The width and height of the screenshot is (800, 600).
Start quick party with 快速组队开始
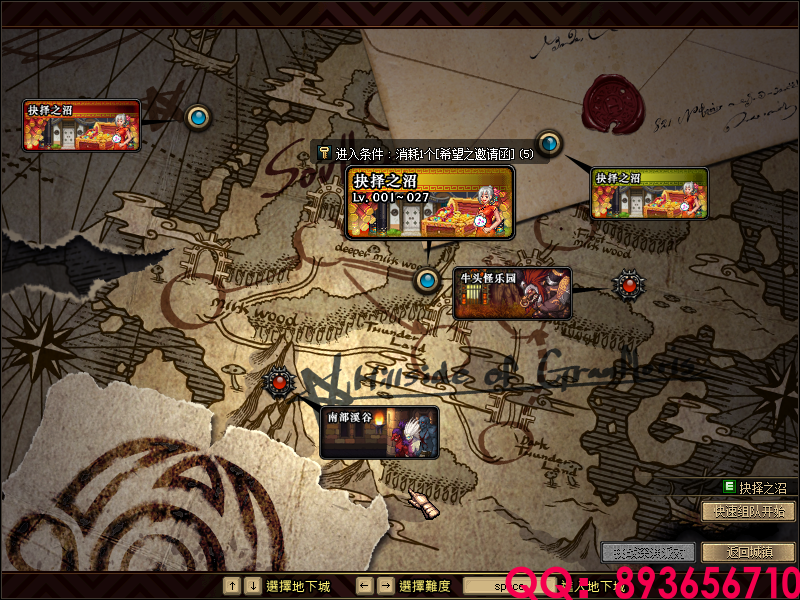749,511
